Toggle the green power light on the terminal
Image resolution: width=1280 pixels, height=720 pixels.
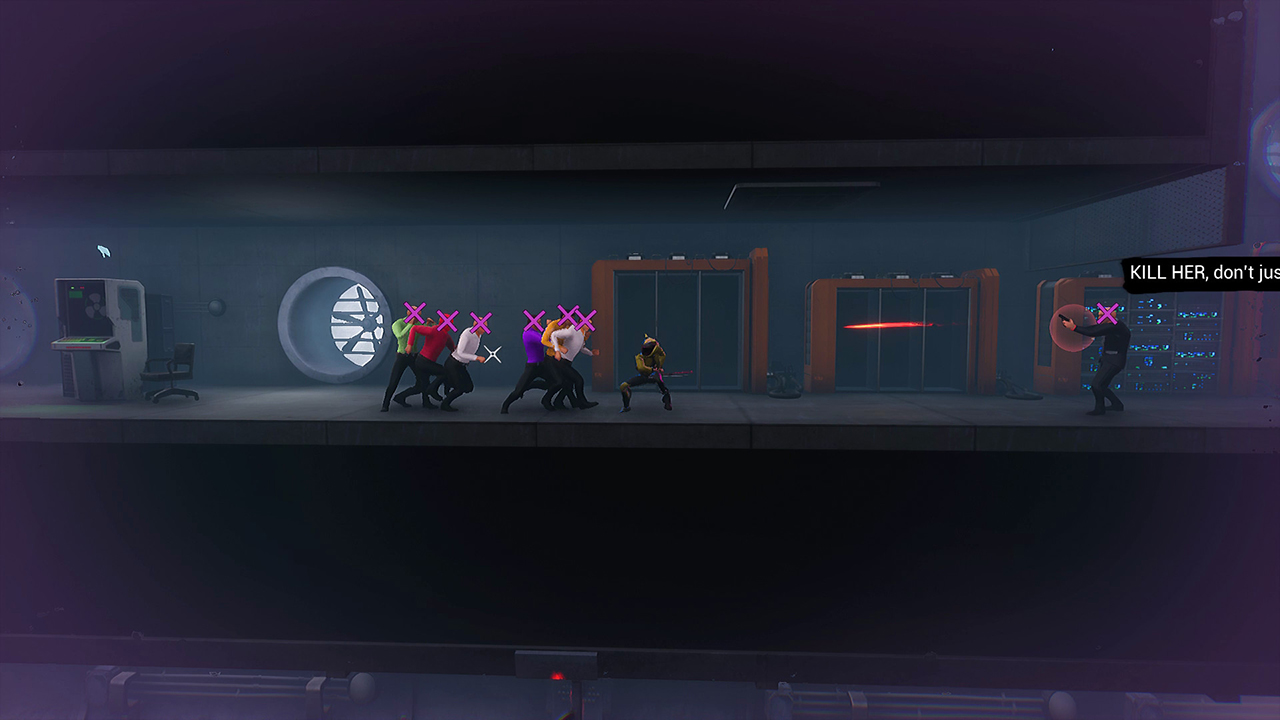pos(72,287)
